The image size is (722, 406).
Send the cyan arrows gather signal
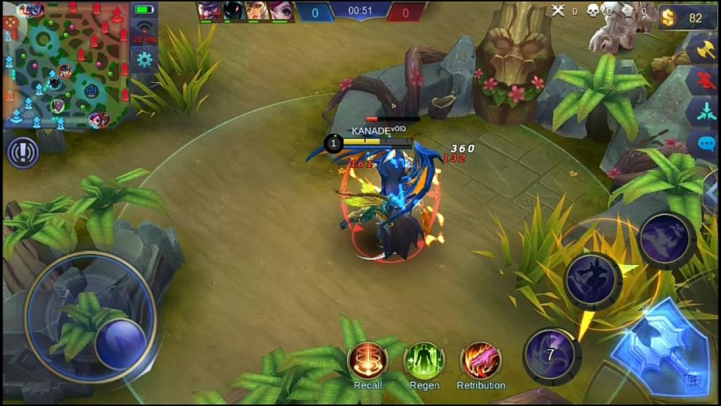[x=705, y=112]
